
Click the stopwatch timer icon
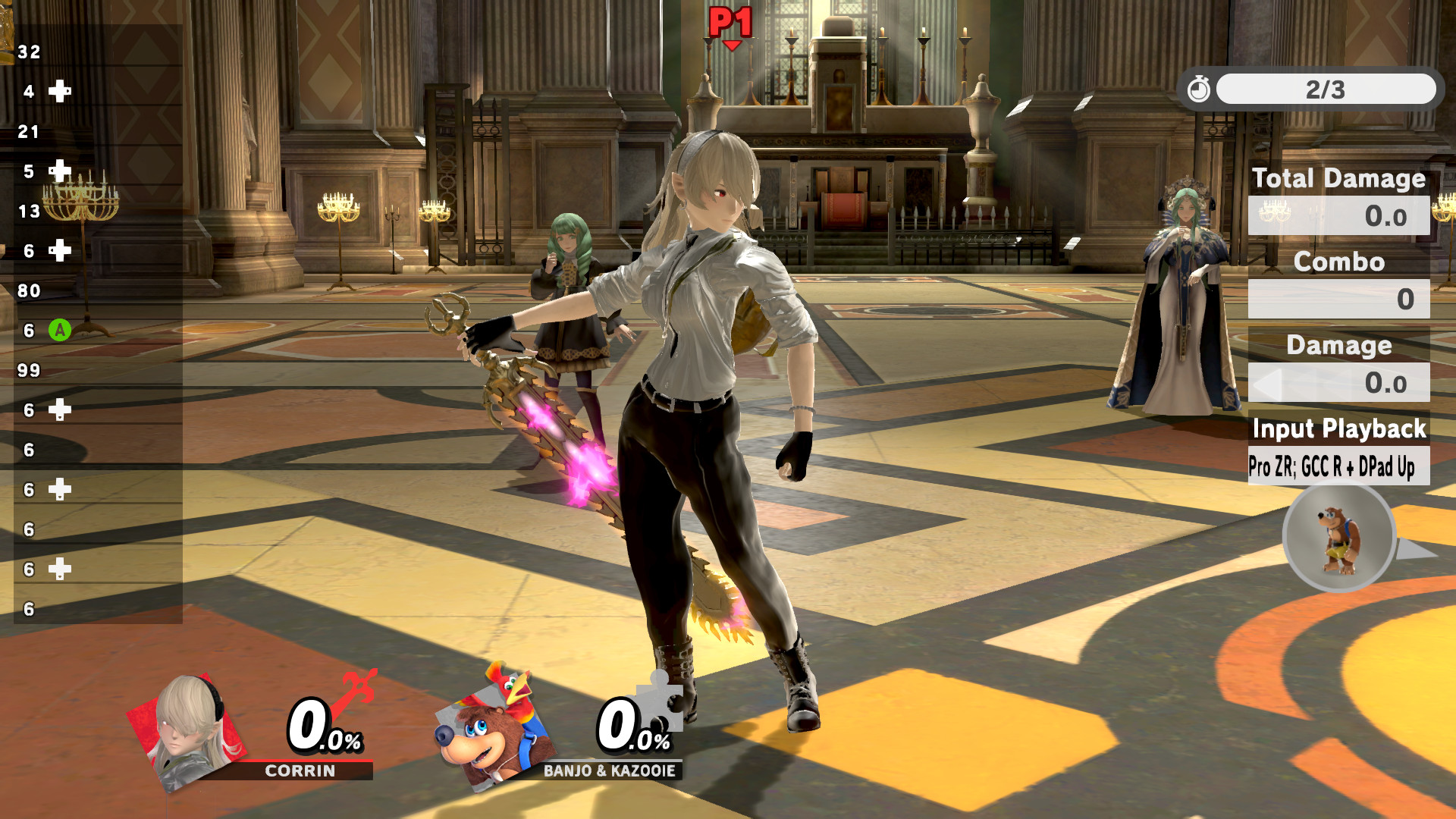pos(1199,89)
